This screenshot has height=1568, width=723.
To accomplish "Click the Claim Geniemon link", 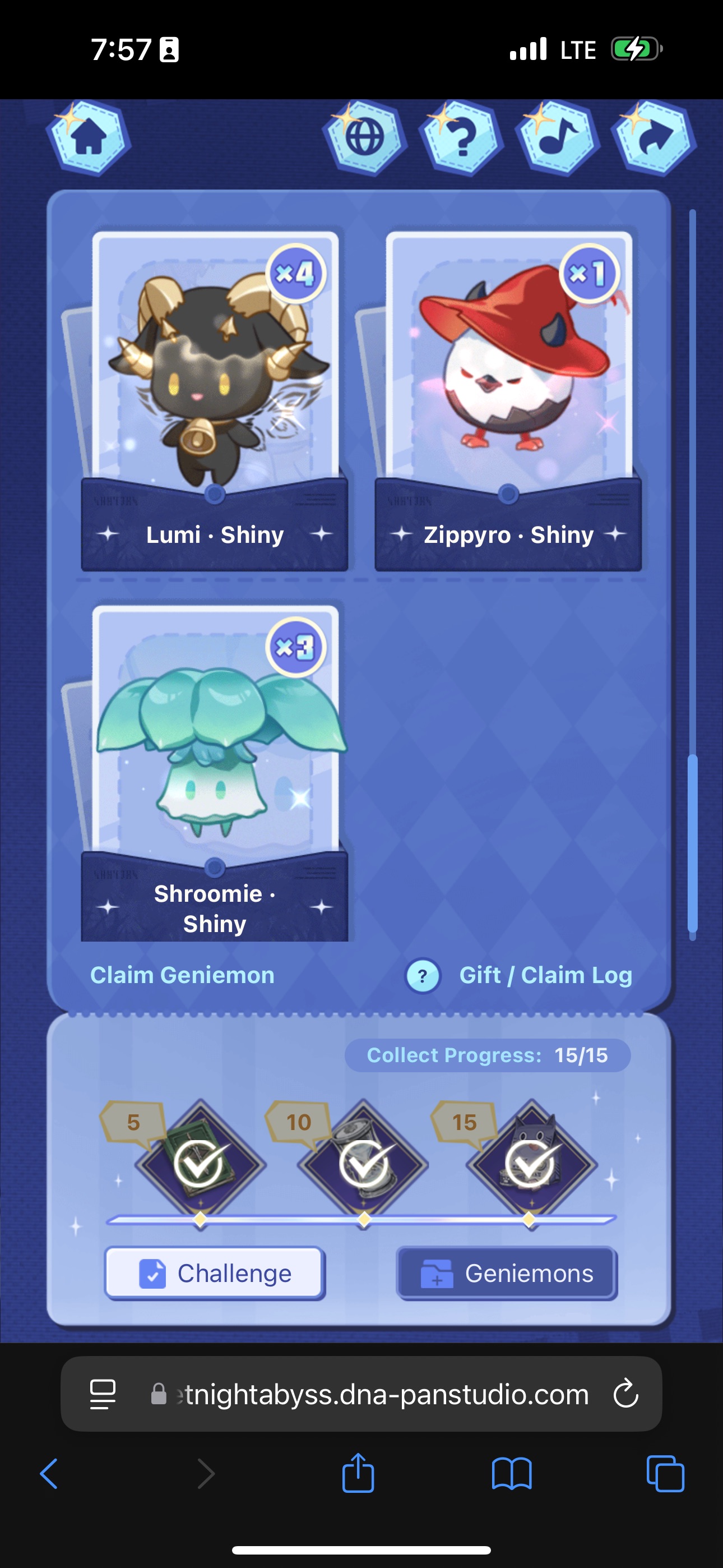I will (182, 975).
